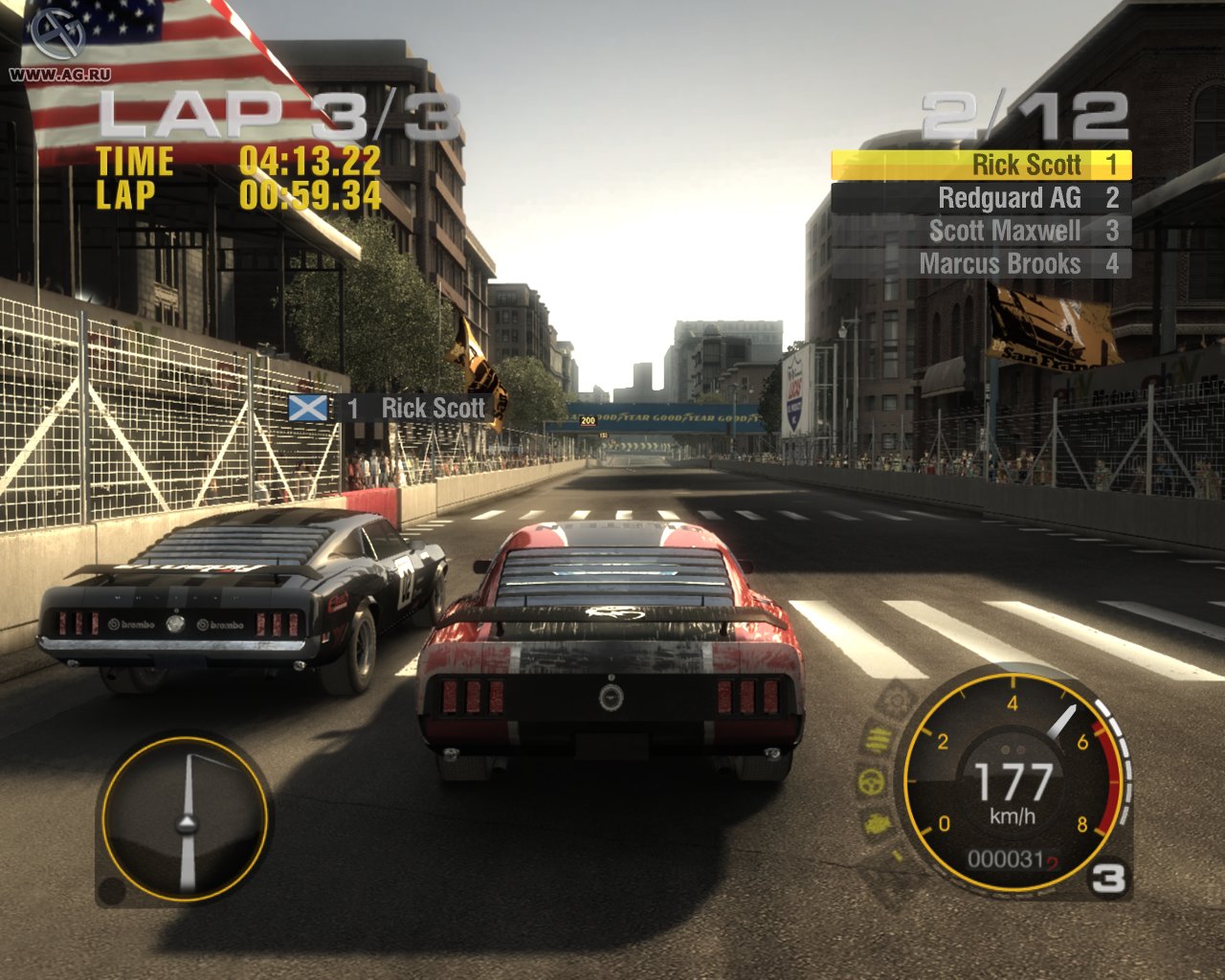
Task: Click the gearbox damage indicator icon
Action: [x=896, y=699]
